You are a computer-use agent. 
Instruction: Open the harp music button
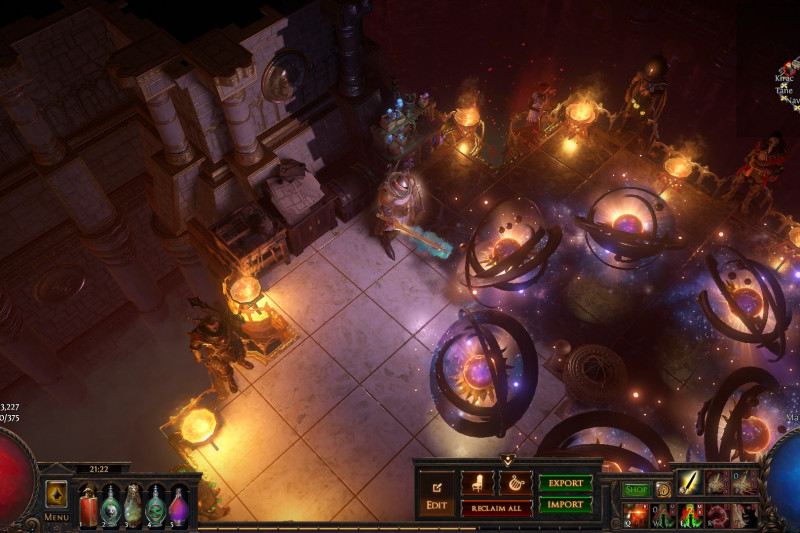click(x=516, y=483)
